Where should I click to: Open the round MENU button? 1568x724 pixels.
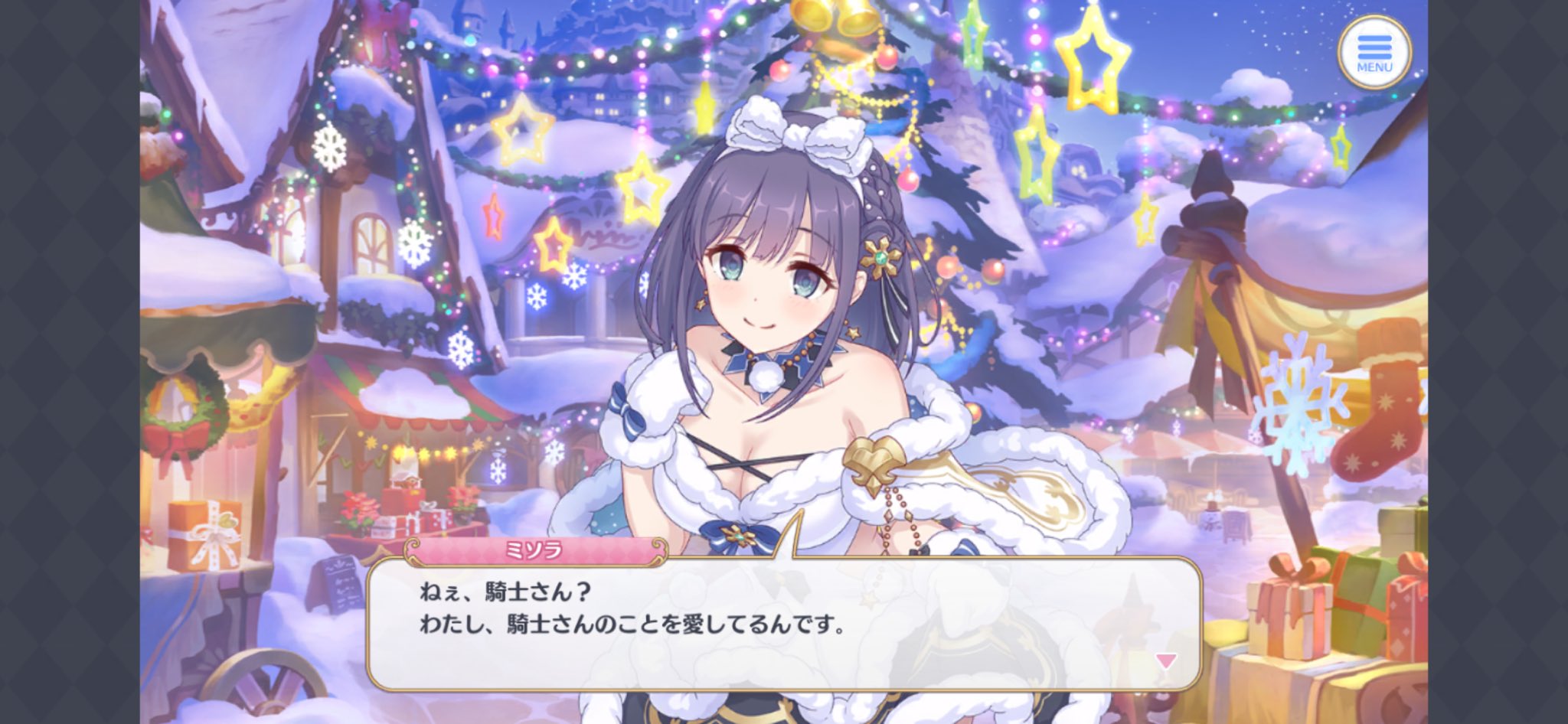(1374, 51)
